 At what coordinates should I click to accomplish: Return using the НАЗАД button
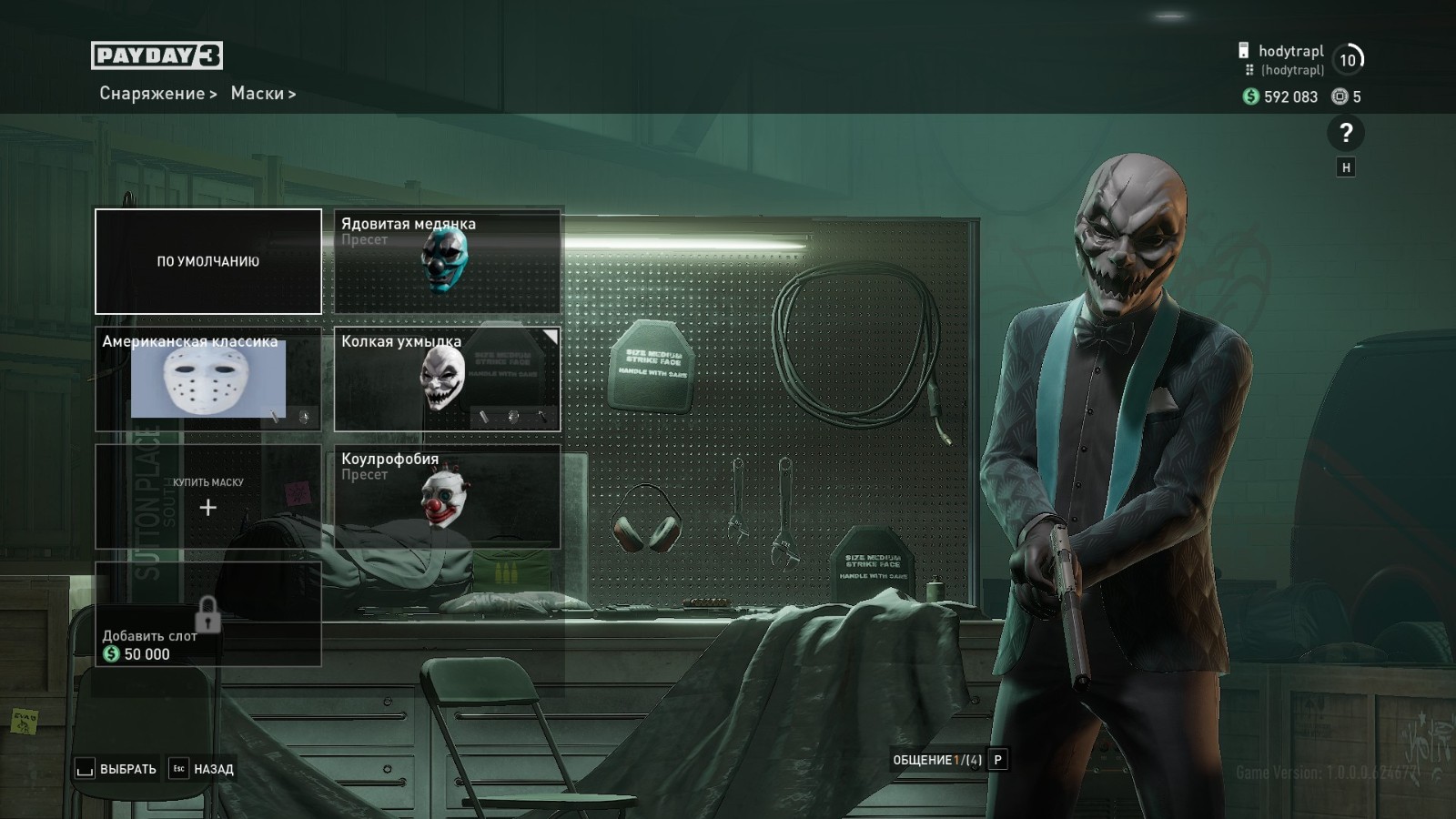(x=203, y=769)
